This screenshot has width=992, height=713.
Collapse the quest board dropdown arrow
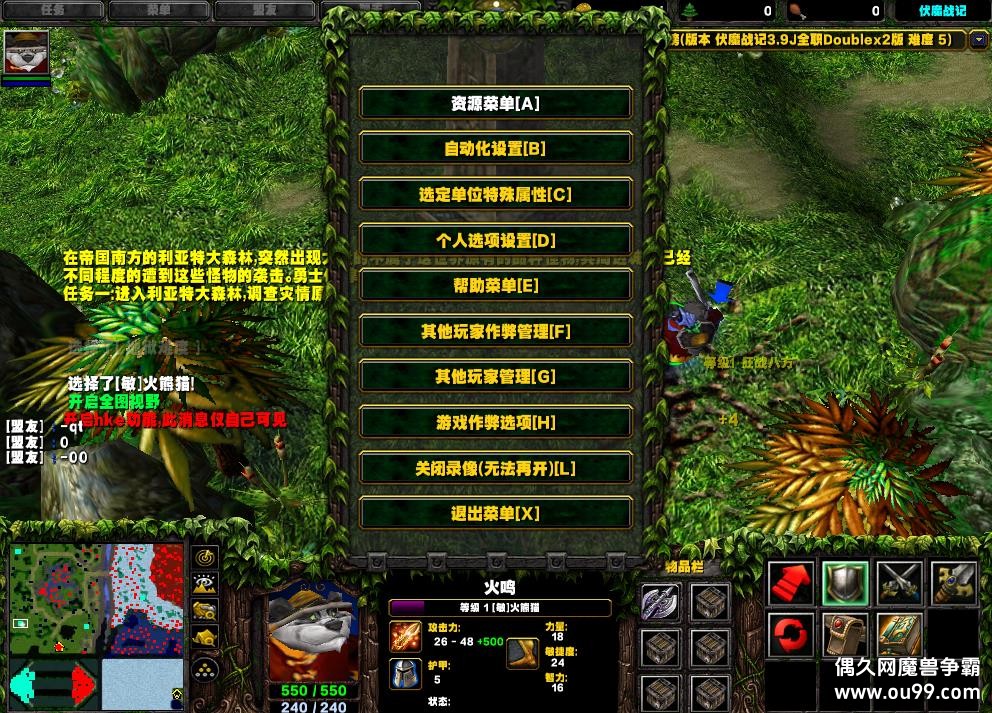click(978, 40)
